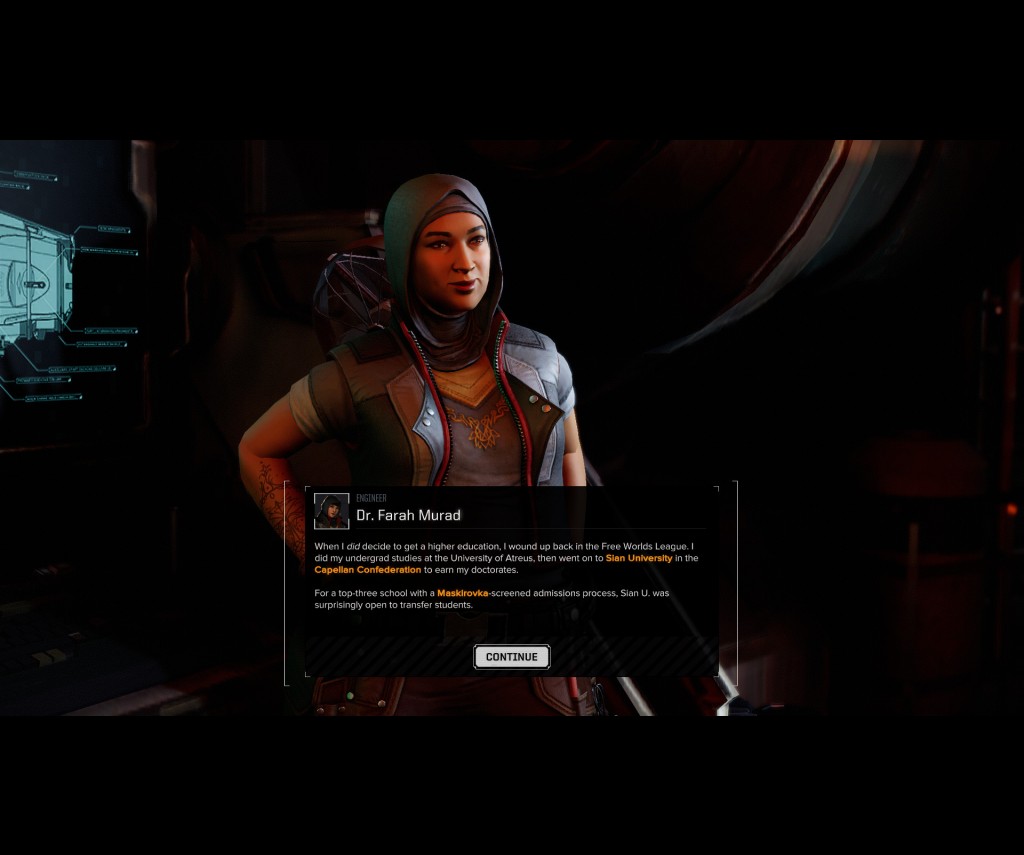Viewport: 1024px width, 855px height.
Task: Click the Maskirovka highlighted term
Action: [x=462, y=594]
